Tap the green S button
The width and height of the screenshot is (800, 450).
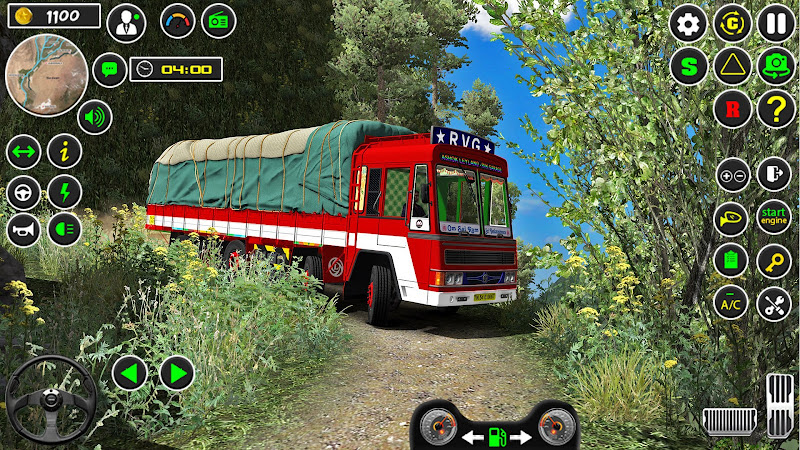687,67
